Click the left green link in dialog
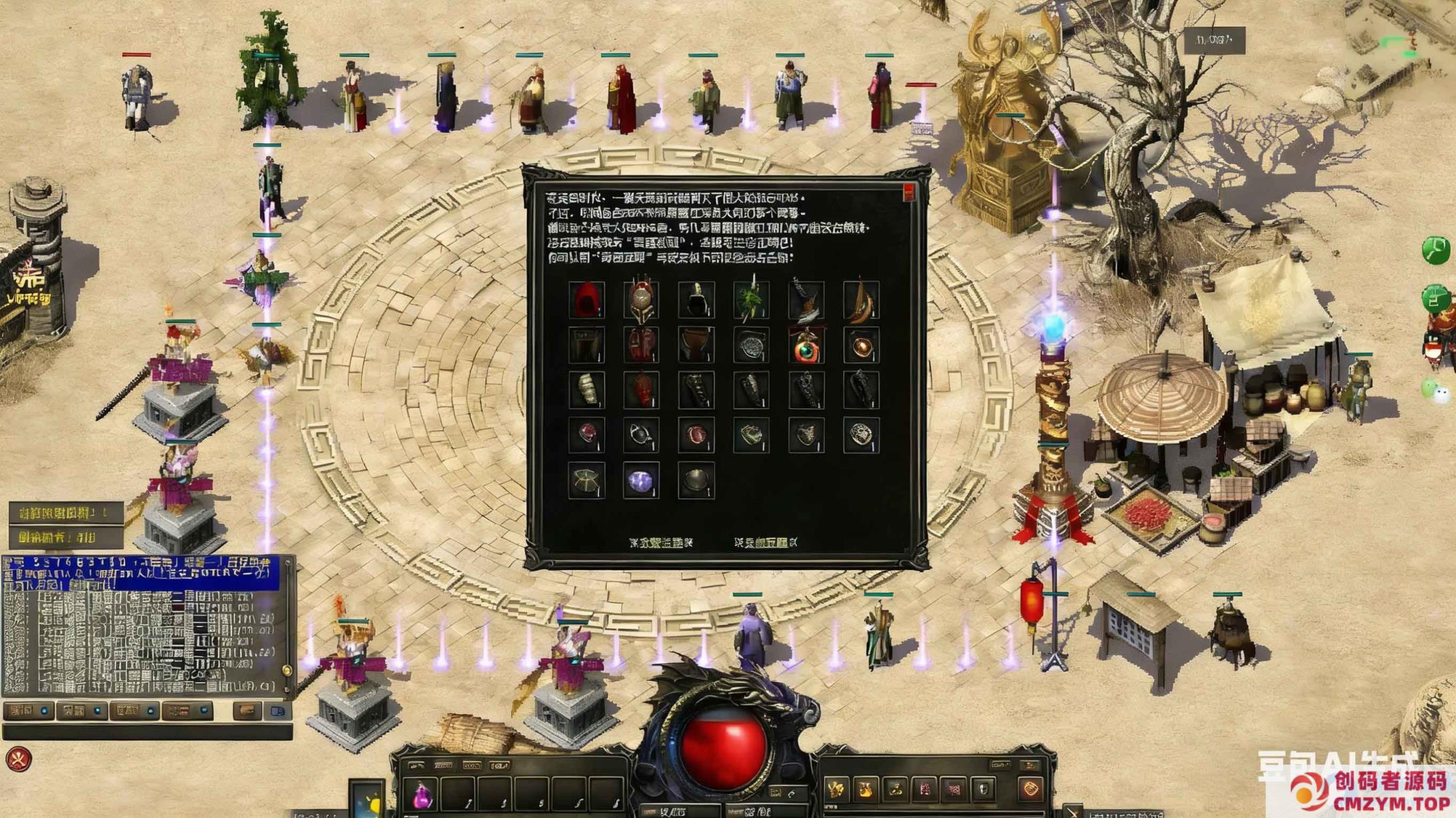 [660, 543]
